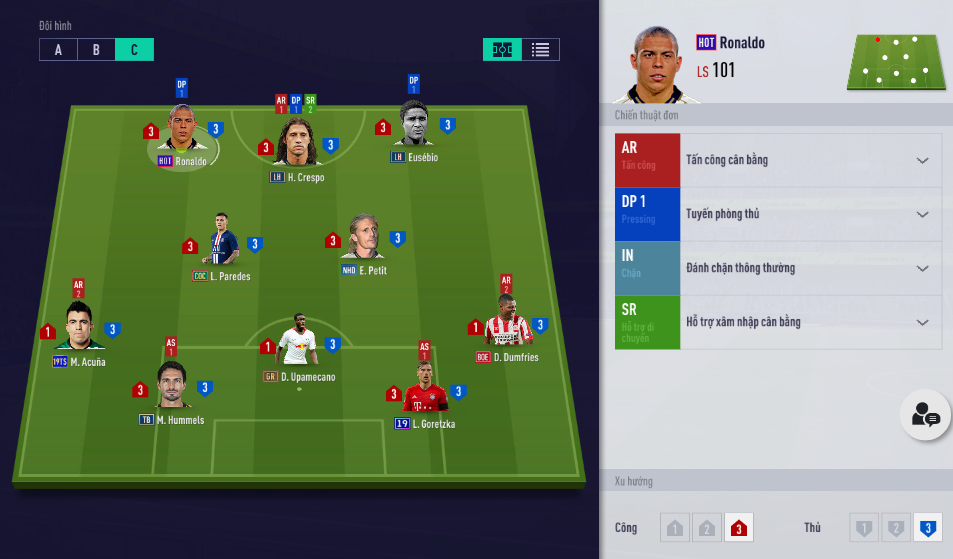953x559 pixels.
Task: Select Eusébio in the formation
Action: pyautogui.click(x=414, y=125)
